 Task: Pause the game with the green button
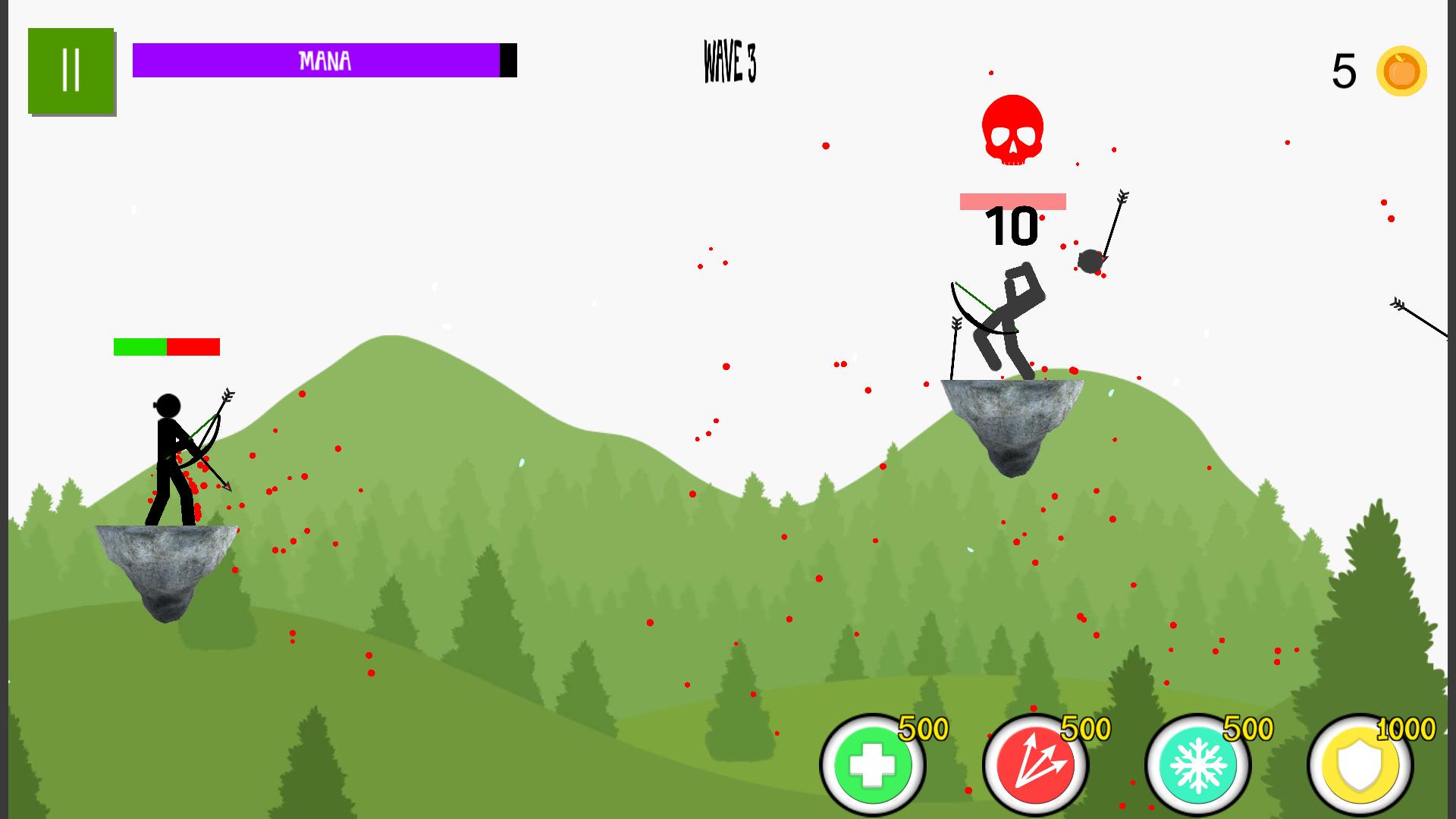tap(71, 71)
